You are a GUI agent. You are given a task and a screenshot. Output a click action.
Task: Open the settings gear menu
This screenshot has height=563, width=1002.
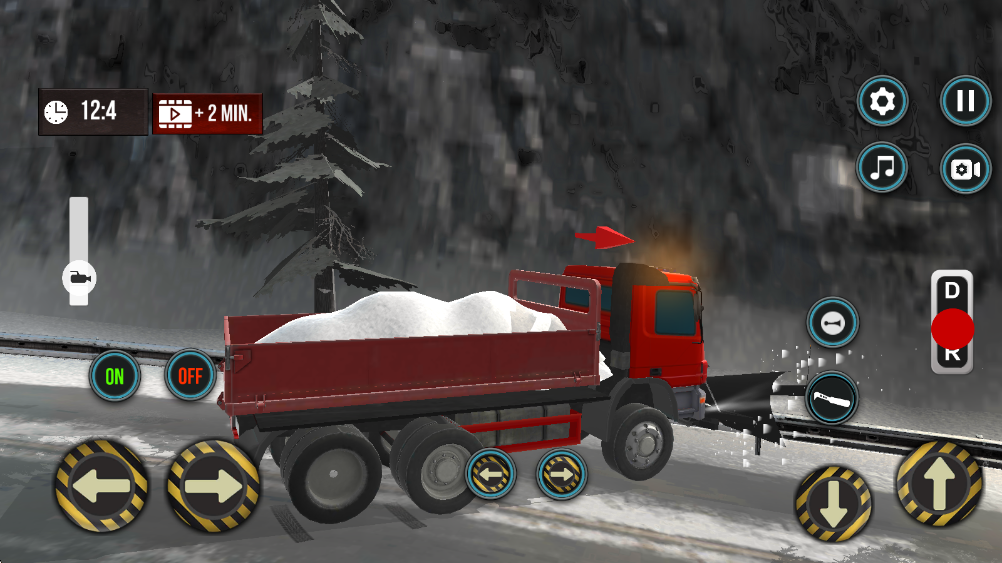[883, 101]
